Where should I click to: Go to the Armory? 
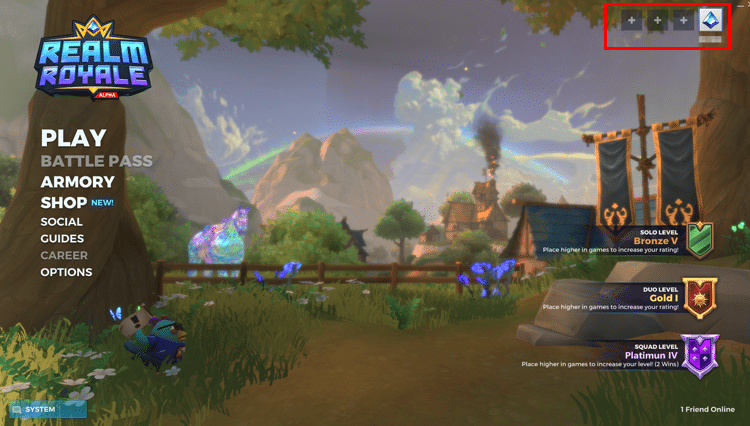point(77,182)
